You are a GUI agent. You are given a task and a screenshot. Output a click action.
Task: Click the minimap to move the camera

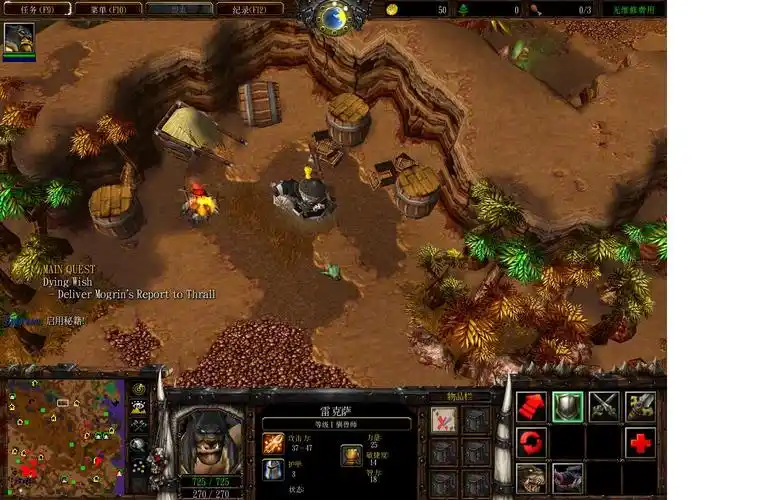tap(63, 437)
